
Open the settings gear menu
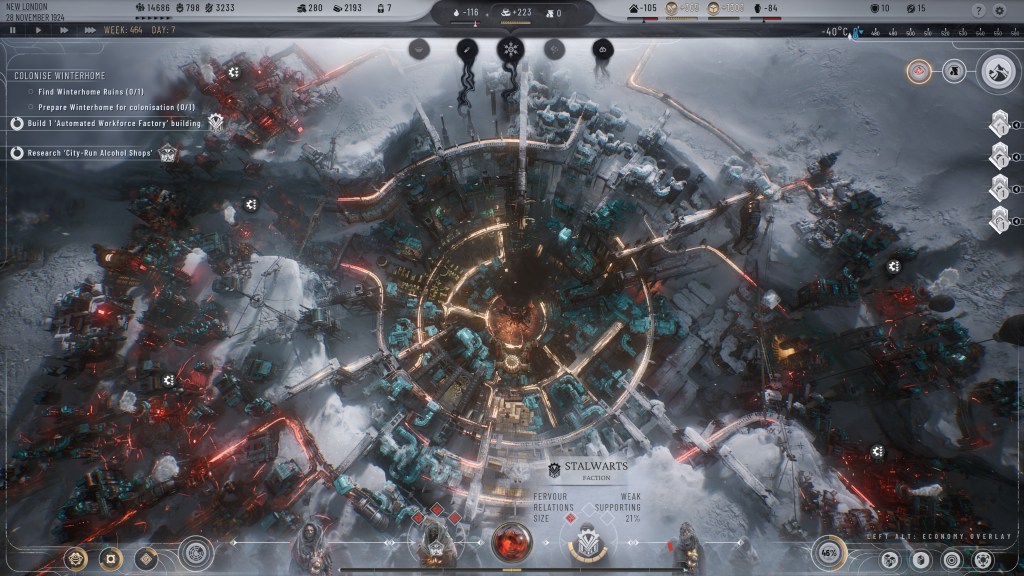click(x=1000, y=10)
